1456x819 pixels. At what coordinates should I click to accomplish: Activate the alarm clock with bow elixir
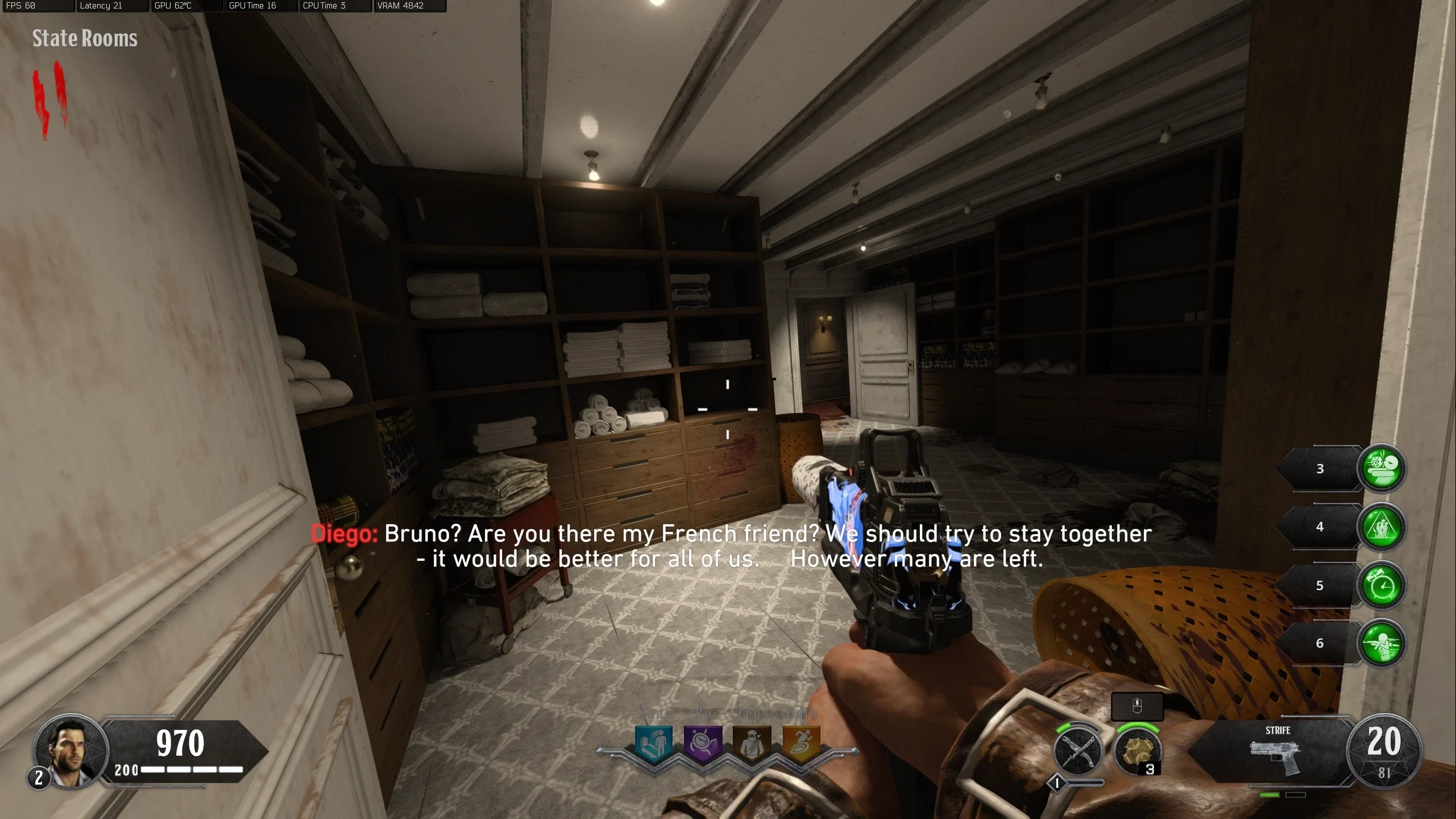1382,585
